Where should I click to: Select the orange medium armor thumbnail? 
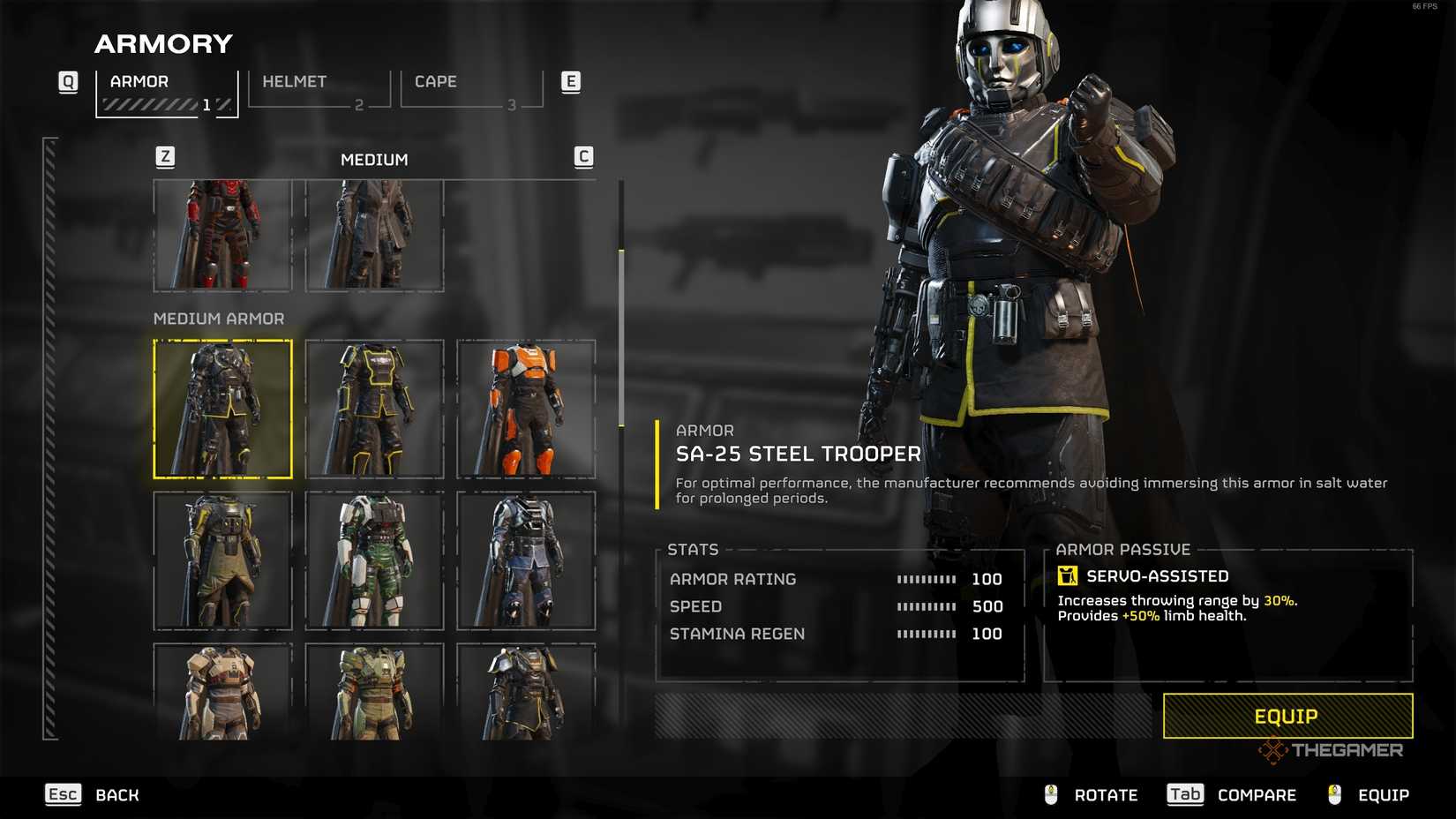(527, 408)
